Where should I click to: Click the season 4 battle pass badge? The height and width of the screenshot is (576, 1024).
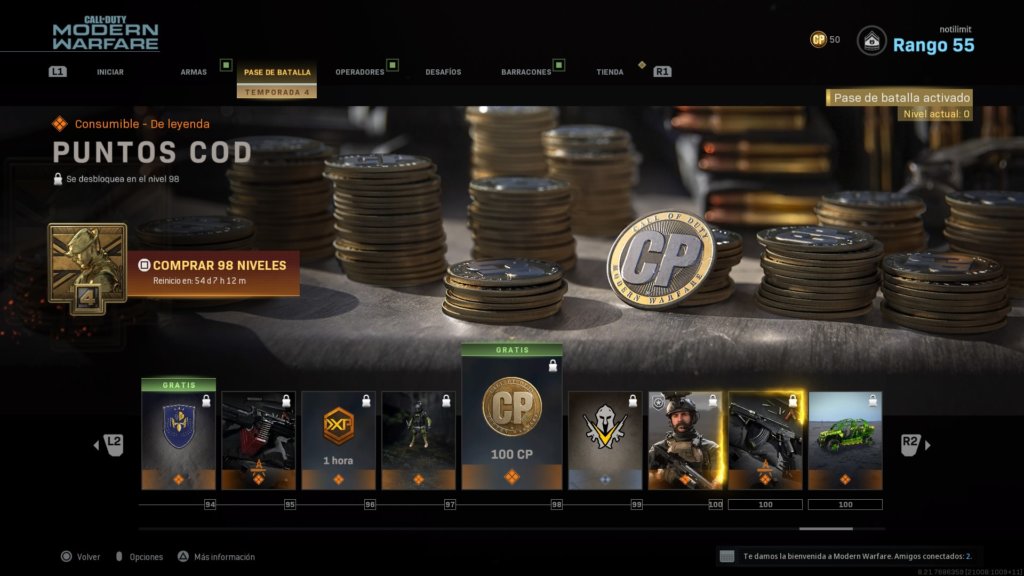pos(87,268)
